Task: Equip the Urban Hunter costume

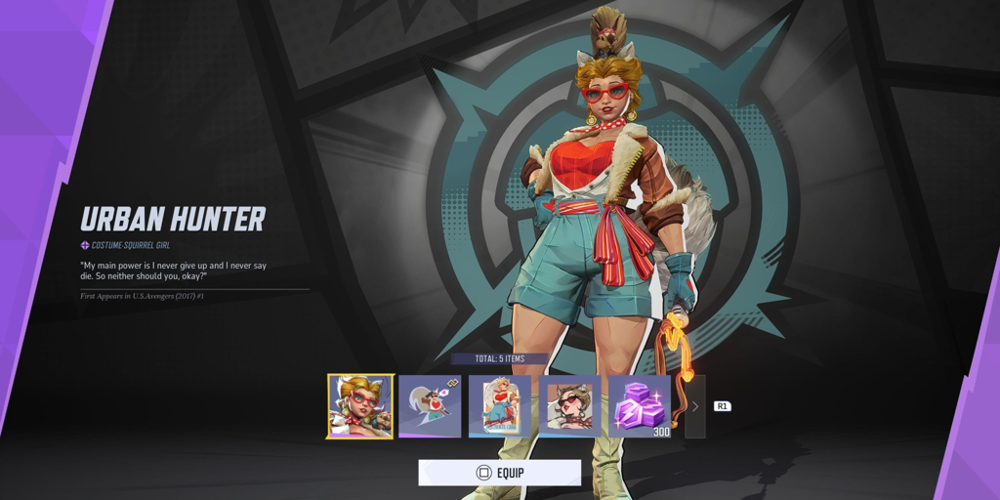Action: 499,472
